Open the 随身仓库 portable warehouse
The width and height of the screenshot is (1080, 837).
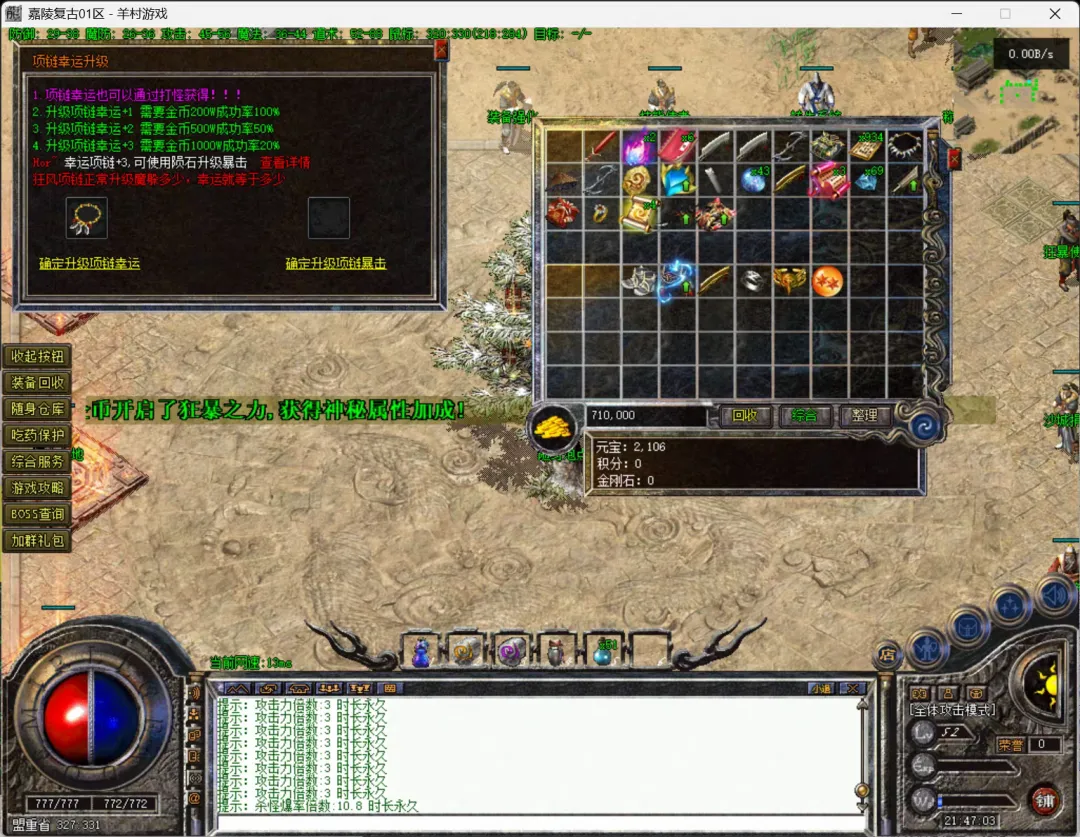tap(37, 409)
